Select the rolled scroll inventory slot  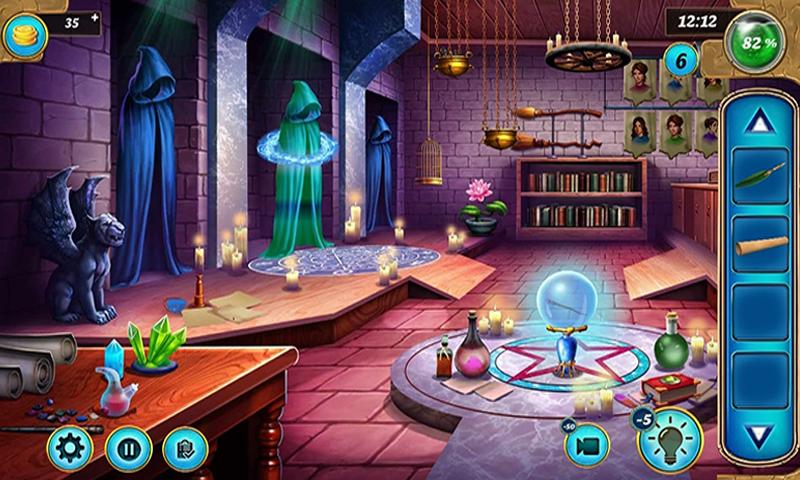click(x=760, y=246)
